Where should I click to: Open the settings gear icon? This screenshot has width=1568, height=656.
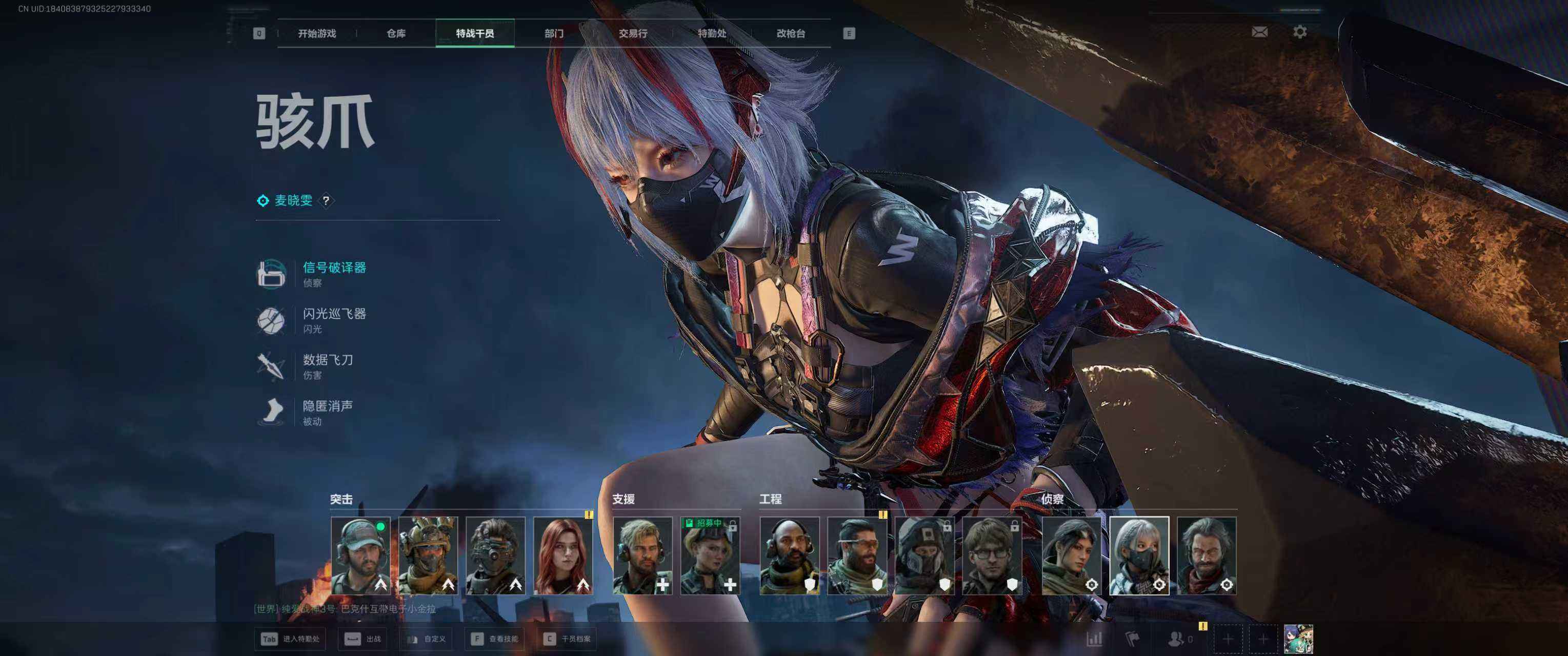[x=1299, y=32]
